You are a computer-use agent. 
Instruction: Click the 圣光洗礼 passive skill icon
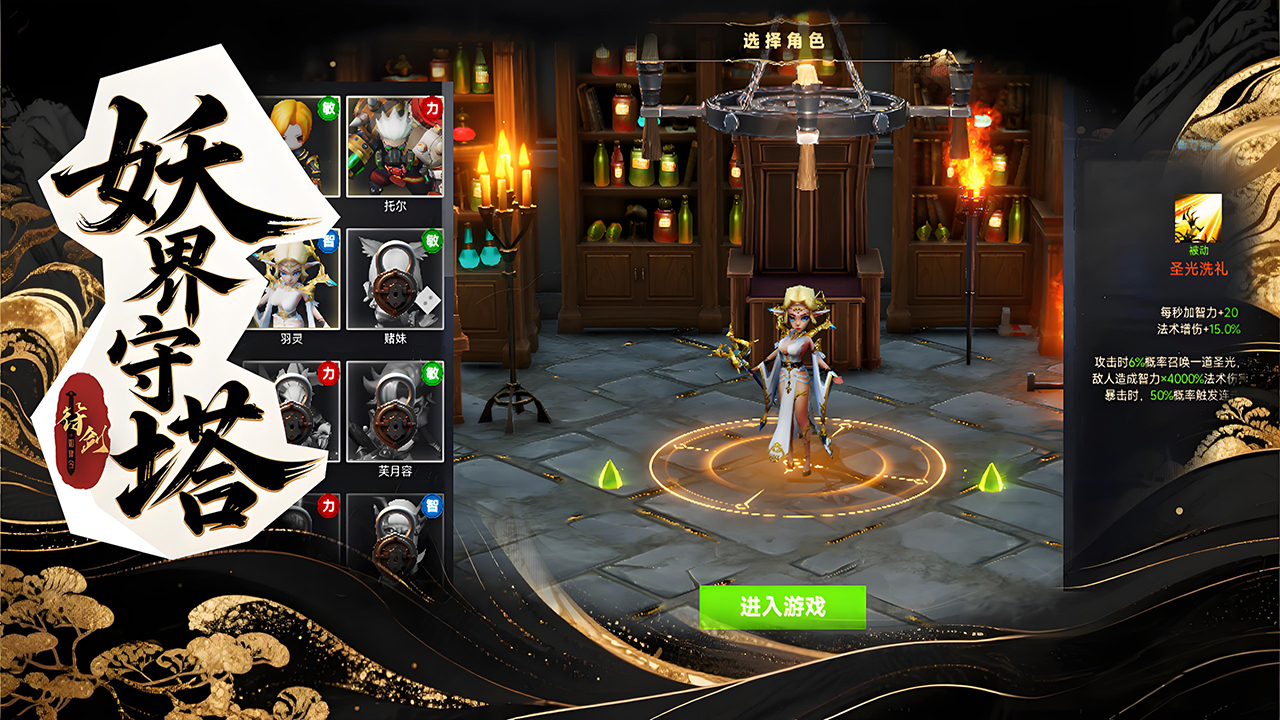1198,218
